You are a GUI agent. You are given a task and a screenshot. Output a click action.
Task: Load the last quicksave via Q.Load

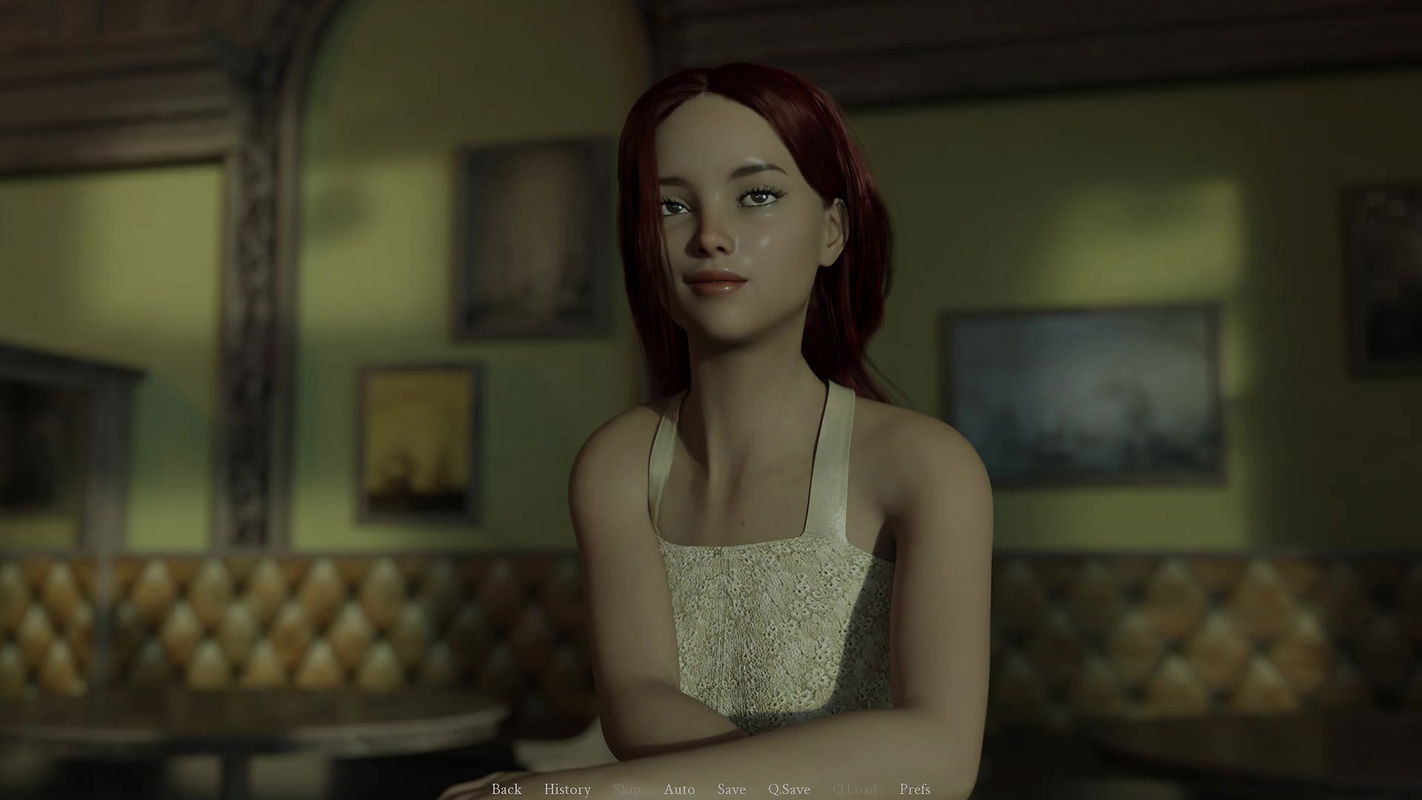[854, 789]
